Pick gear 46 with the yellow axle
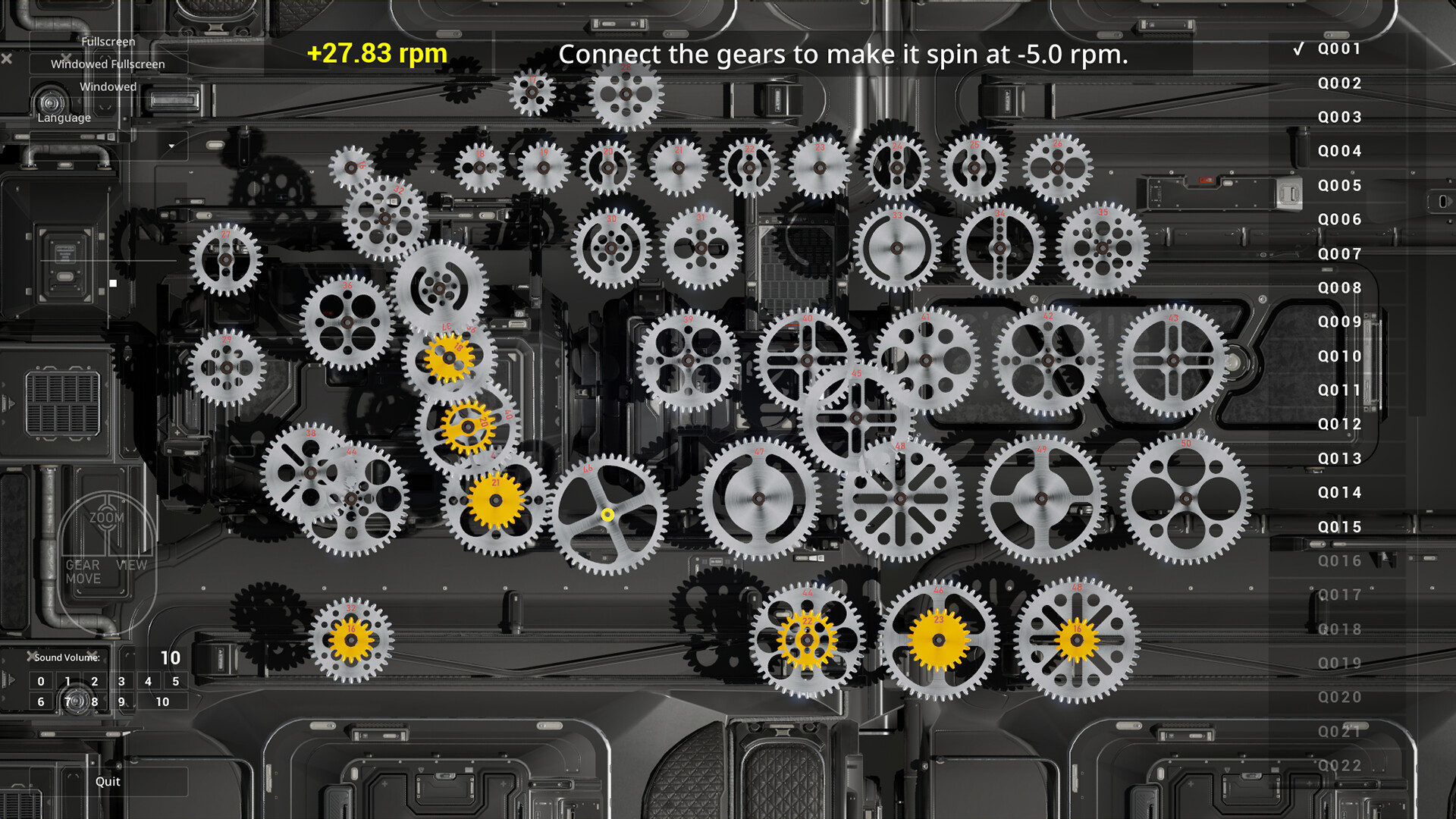This screenshot has width=1456, height=819. click(606, 514)
